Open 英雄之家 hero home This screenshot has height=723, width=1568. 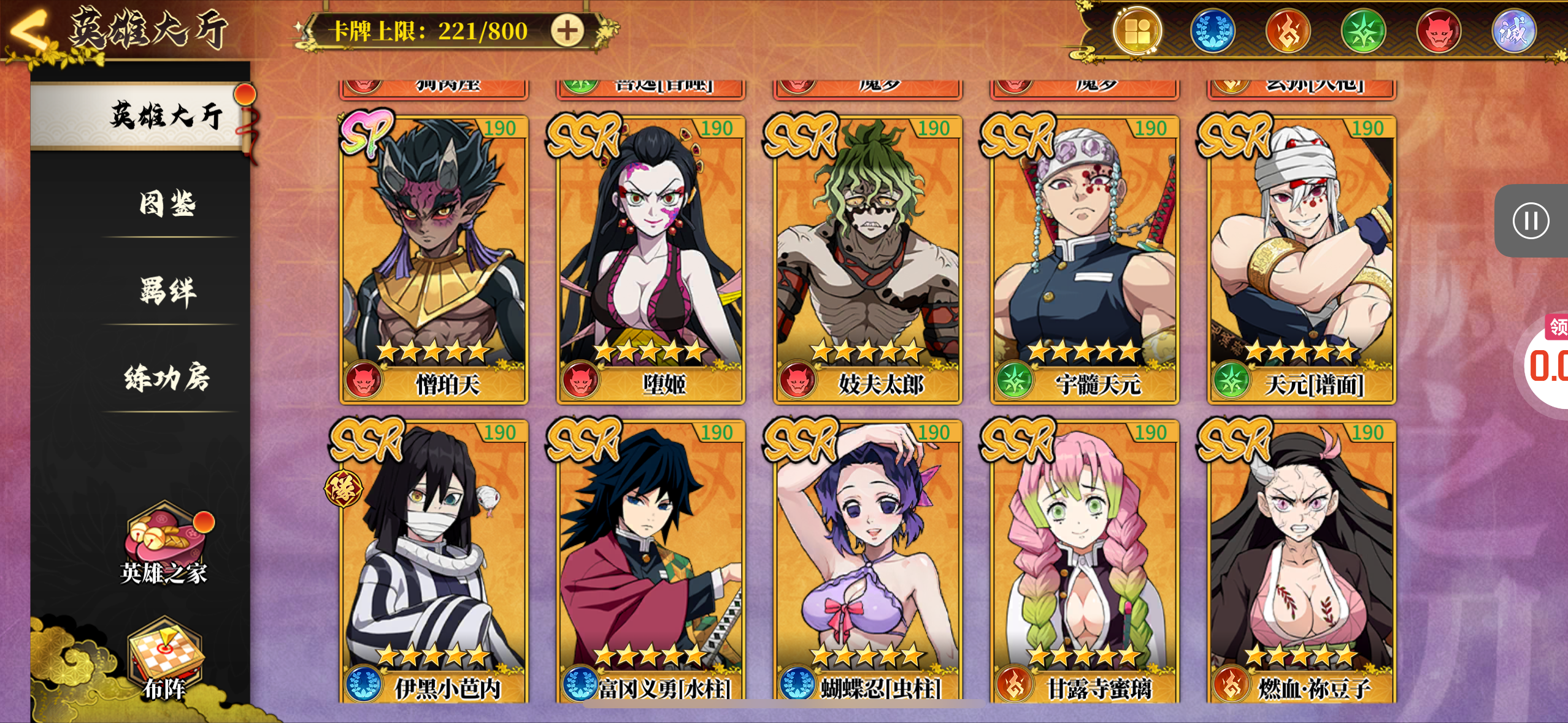(x=164, y=547)
